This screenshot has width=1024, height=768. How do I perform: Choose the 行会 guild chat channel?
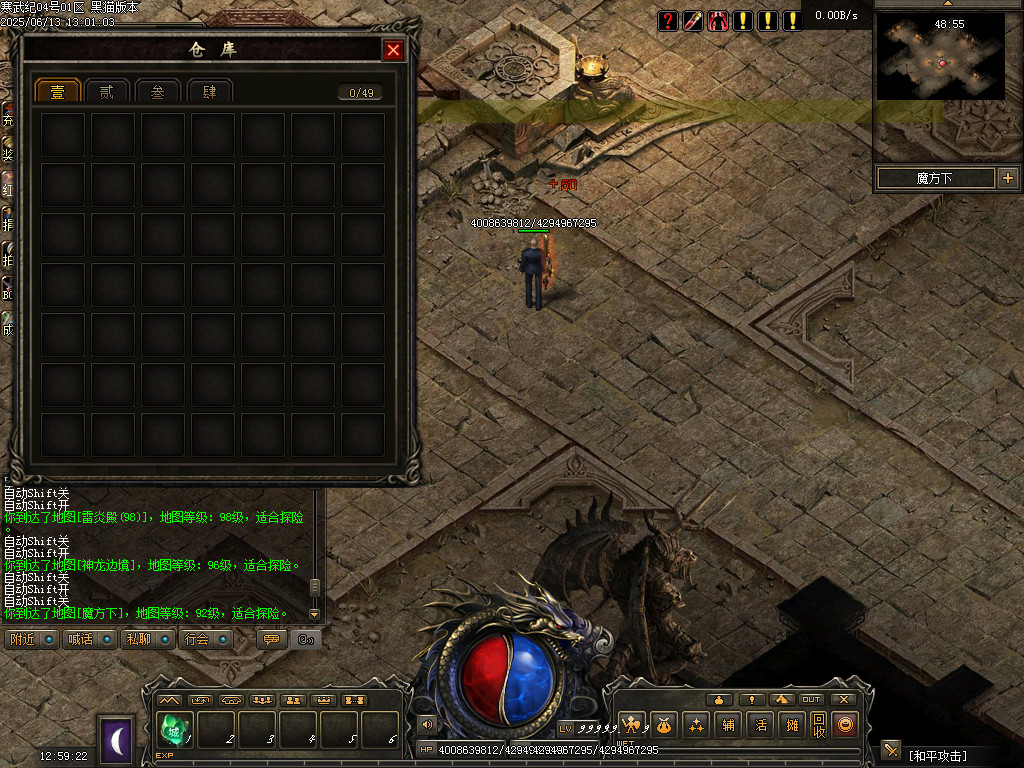tap(206, 639)
